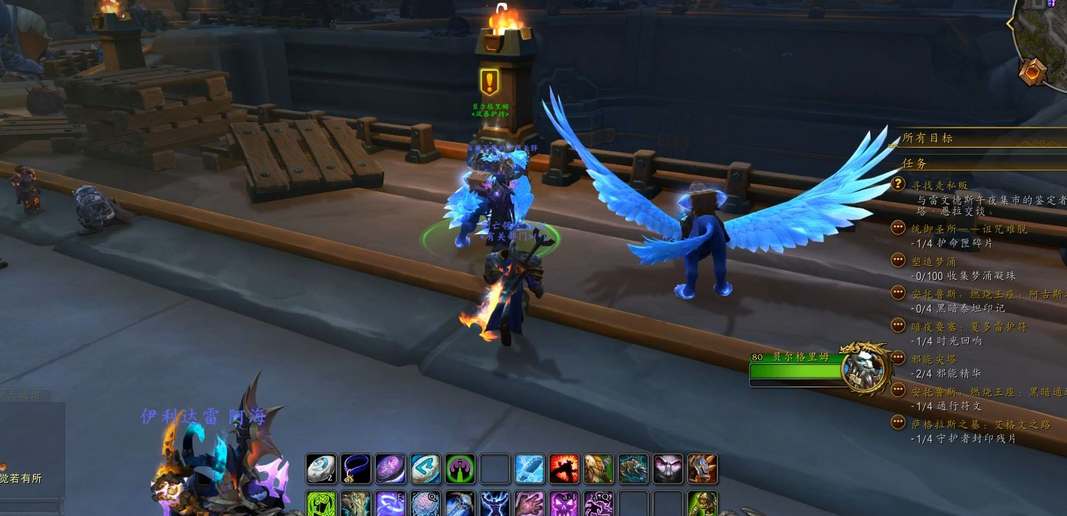Collapse the 所有目标 objectives header
1067x516 pixels.
[927, 138]
